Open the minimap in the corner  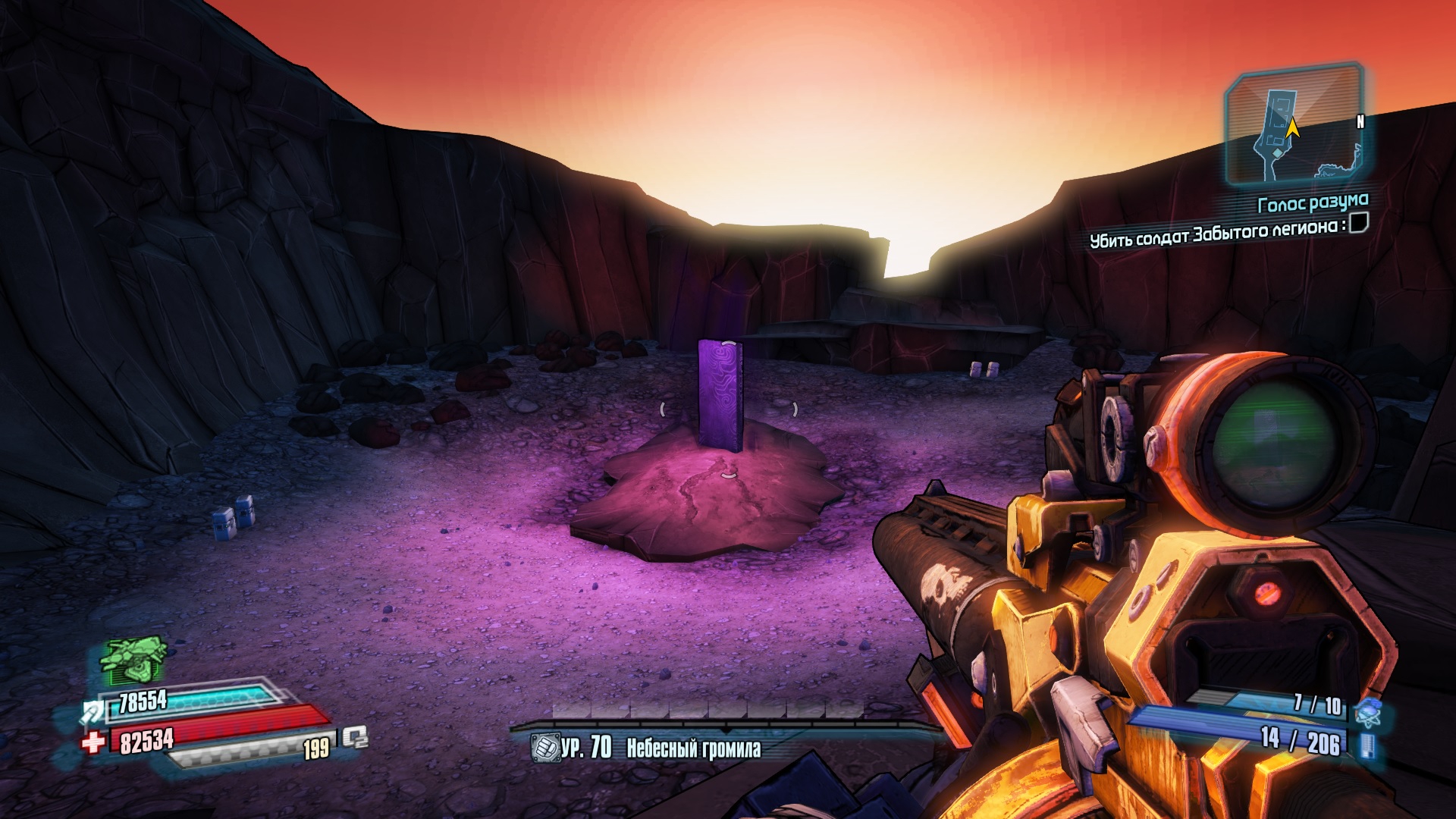[1294, 127]
